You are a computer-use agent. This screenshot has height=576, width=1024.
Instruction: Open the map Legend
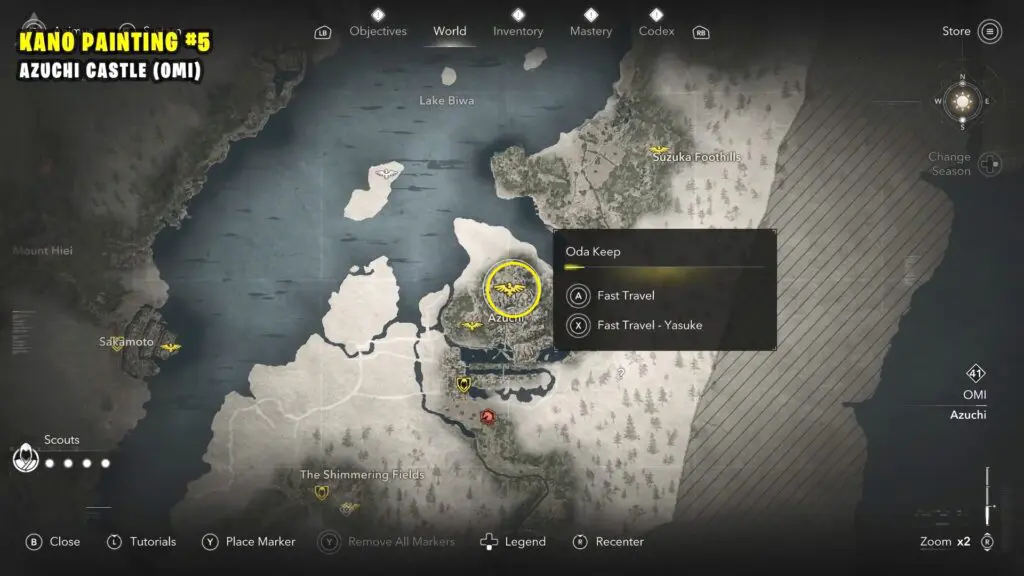[513, 542]
